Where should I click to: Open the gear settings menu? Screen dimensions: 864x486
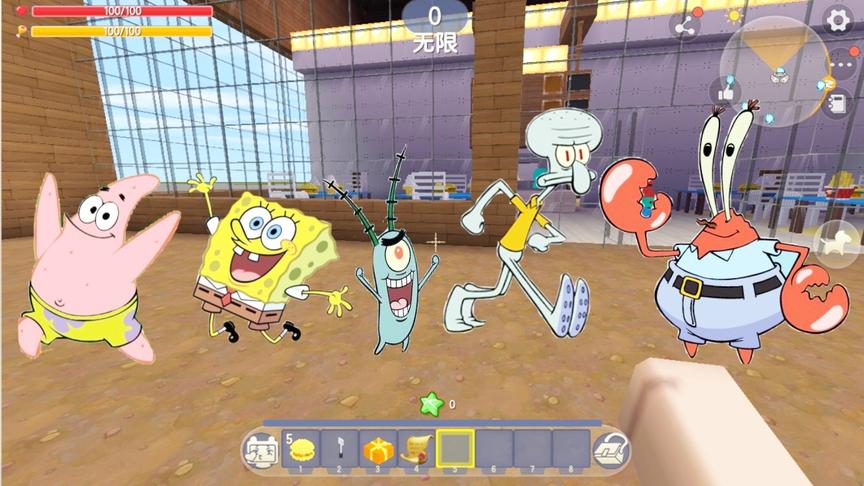point(838,19)
